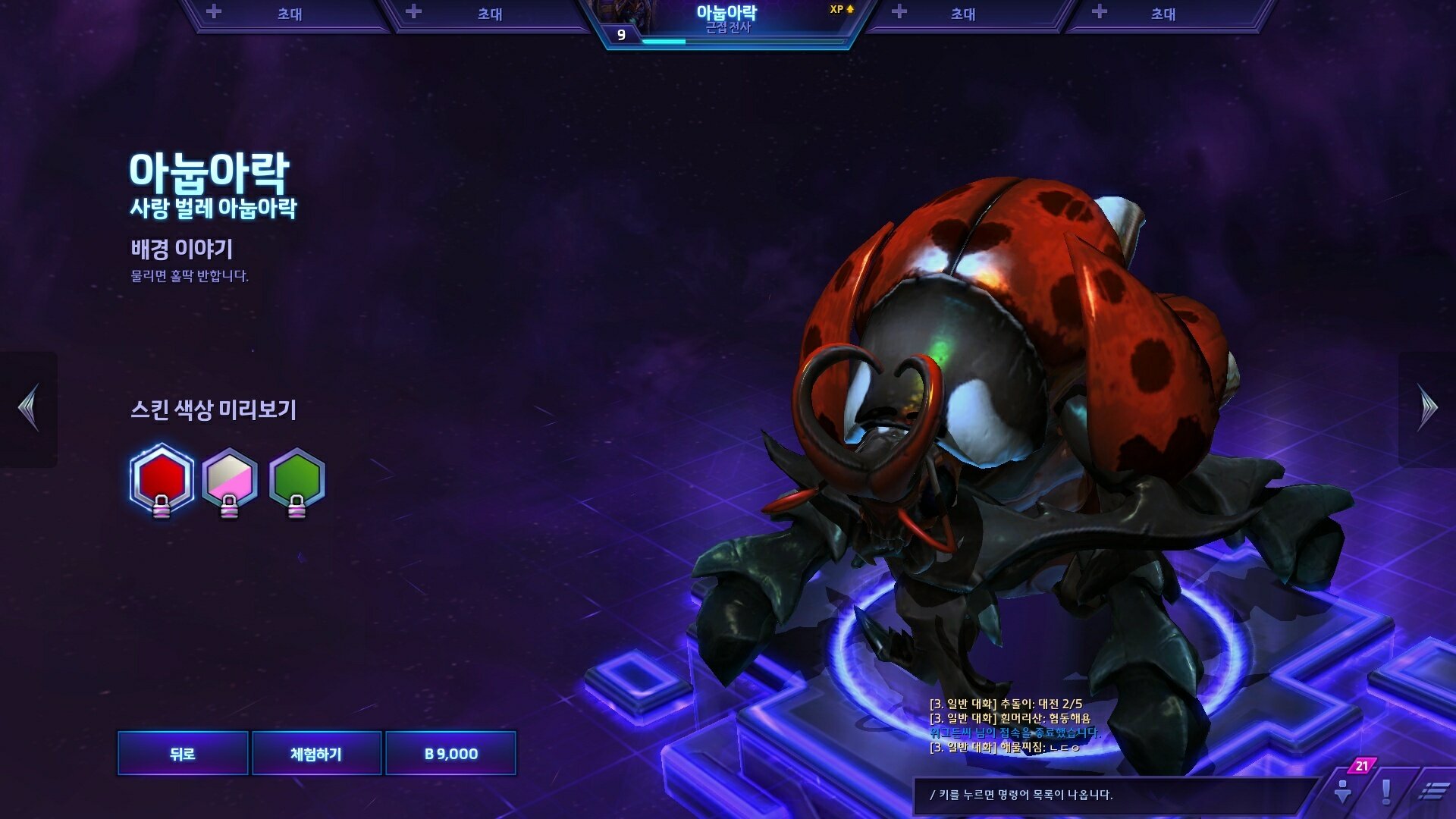Viewport: 1456px width, 819px height.
Task: Open the friends list icon showing 21
Action: pyautogui.click(x=1344, y=790)
